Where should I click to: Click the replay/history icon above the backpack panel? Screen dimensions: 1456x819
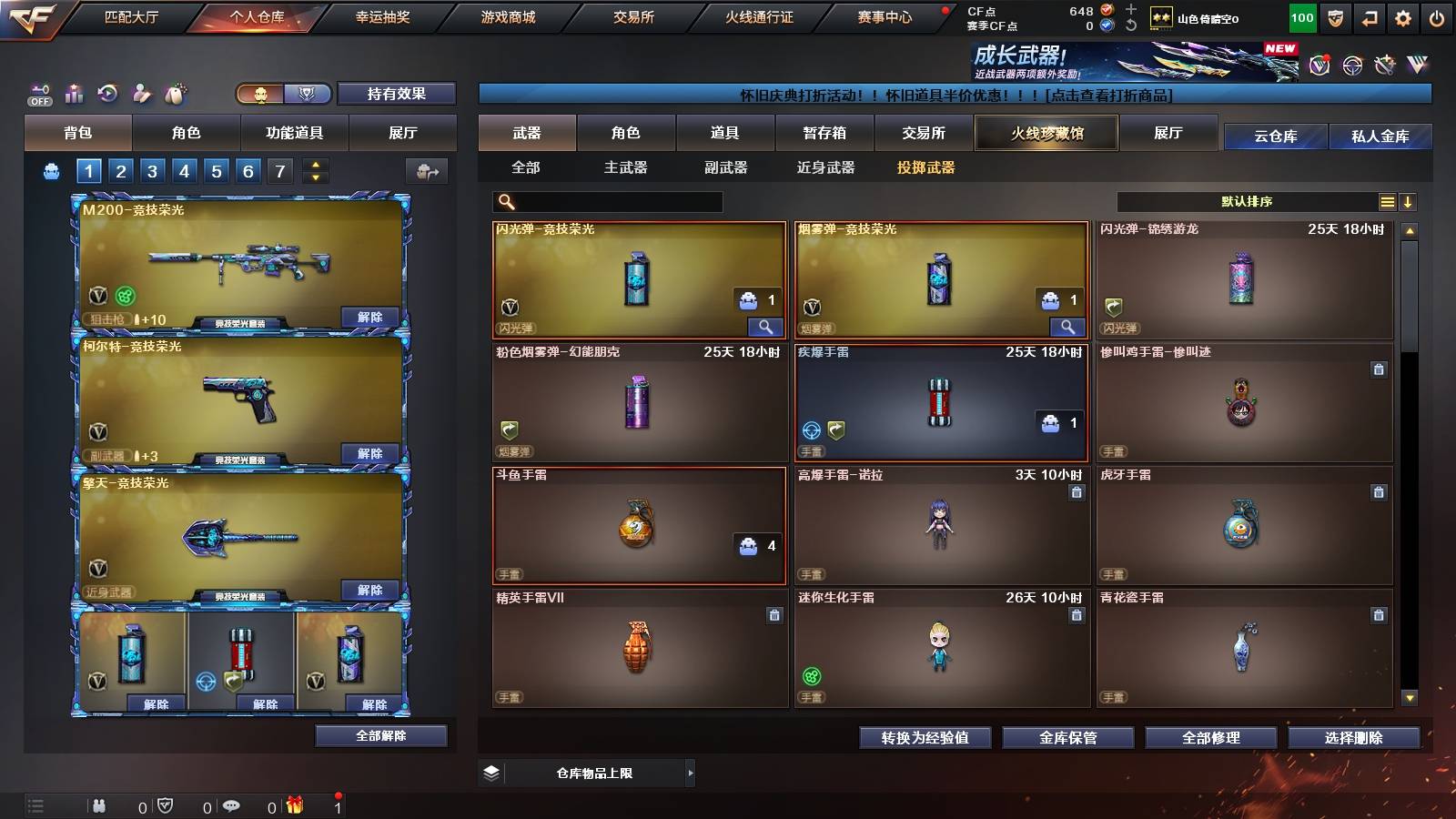108,94
